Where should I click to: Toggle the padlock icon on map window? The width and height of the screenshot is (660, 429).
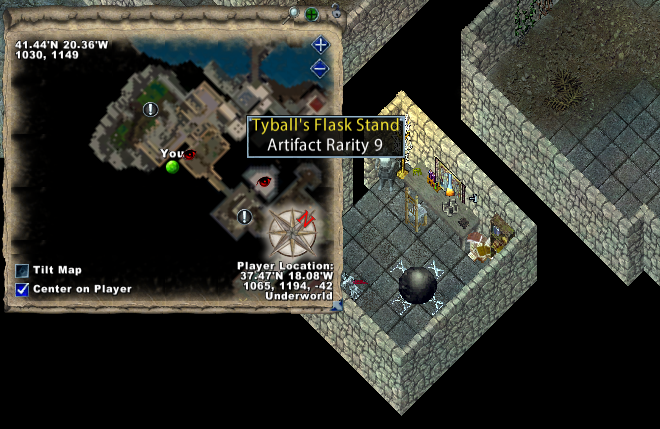pos(337,12)
